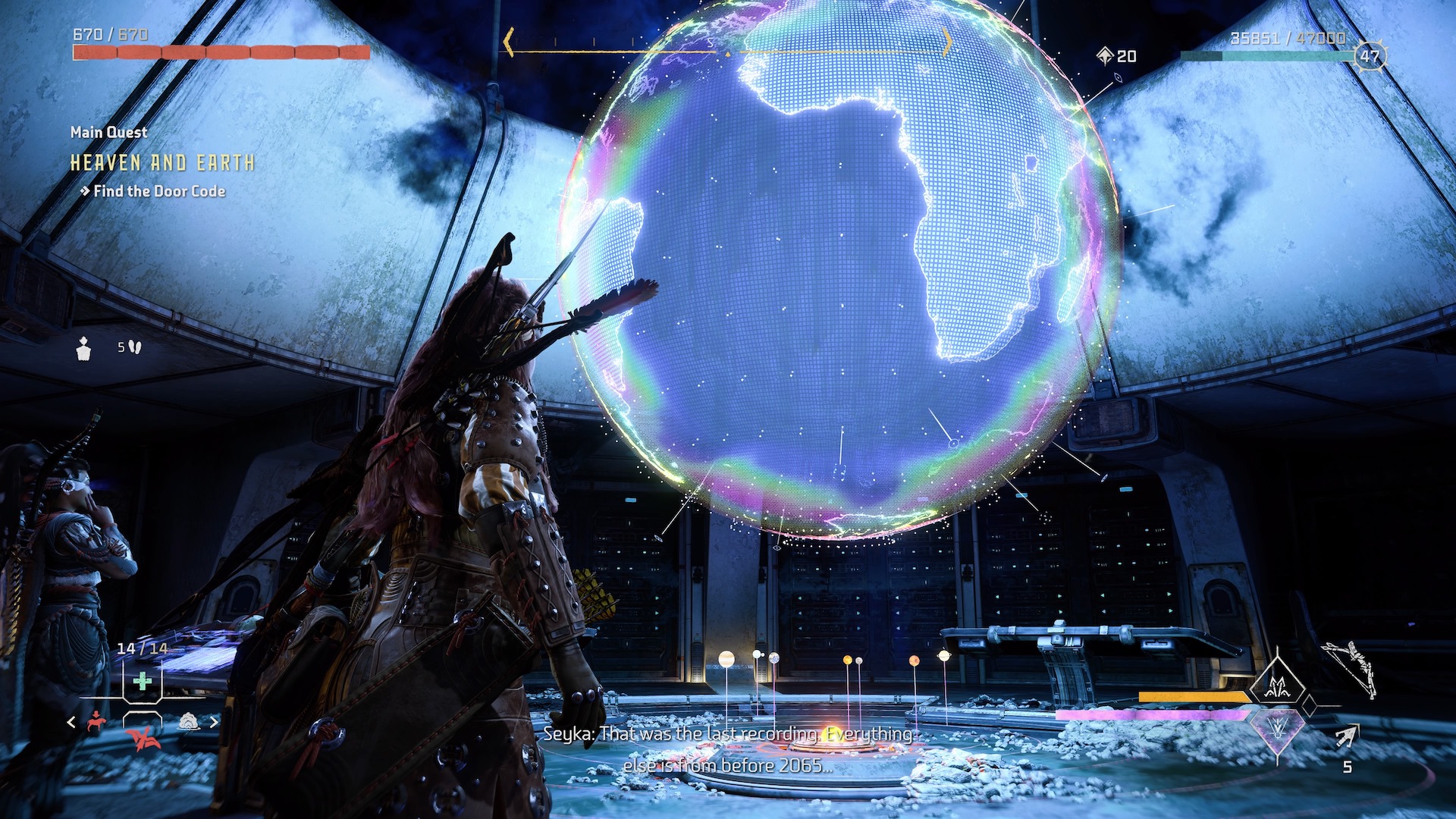1456x819 pixels.
Task: Activate the red flying mount icon
Action: click(x=142, y=737)
